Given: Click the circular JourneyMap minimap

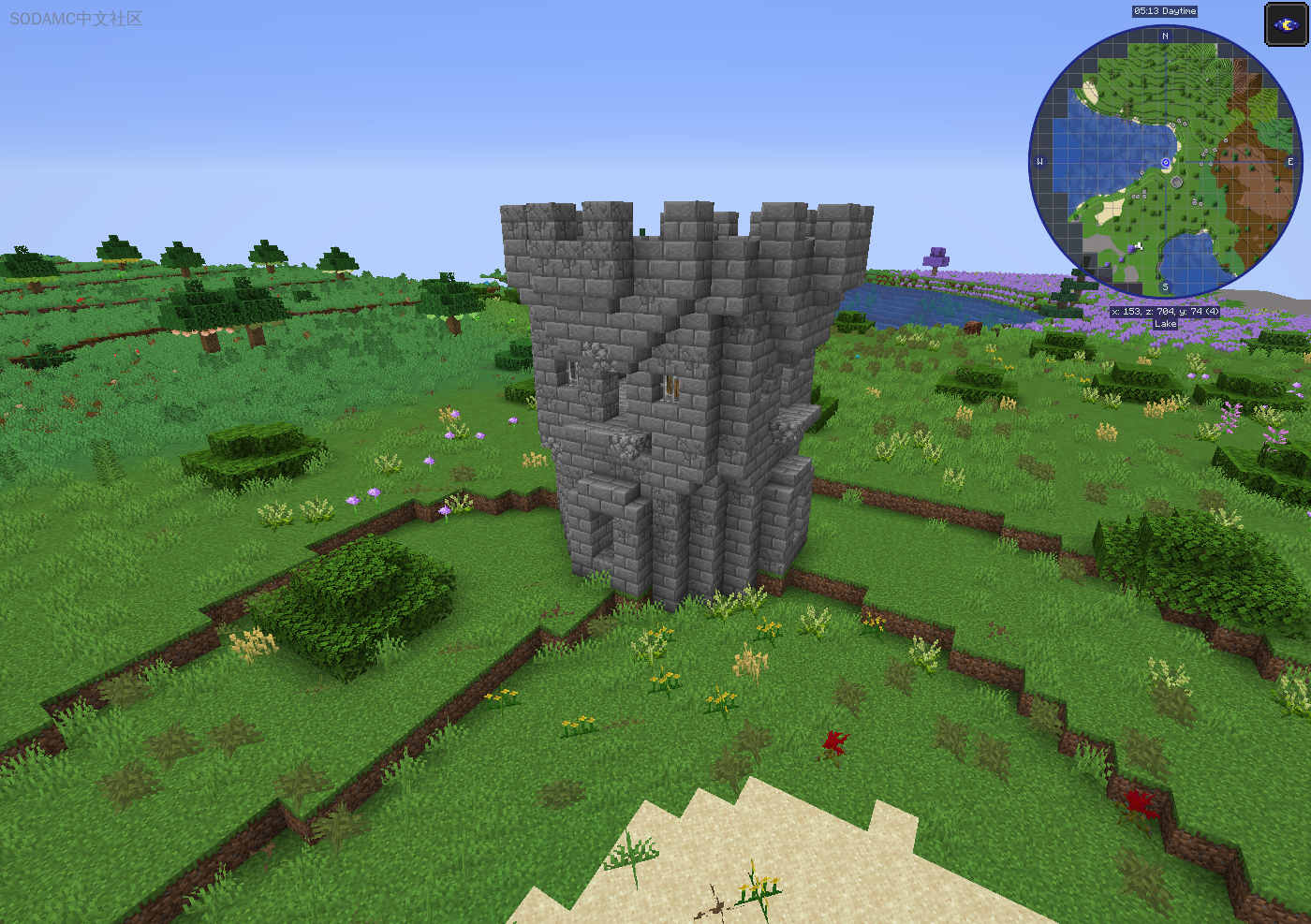Looking at the screenshot, I should (1165, 162).
